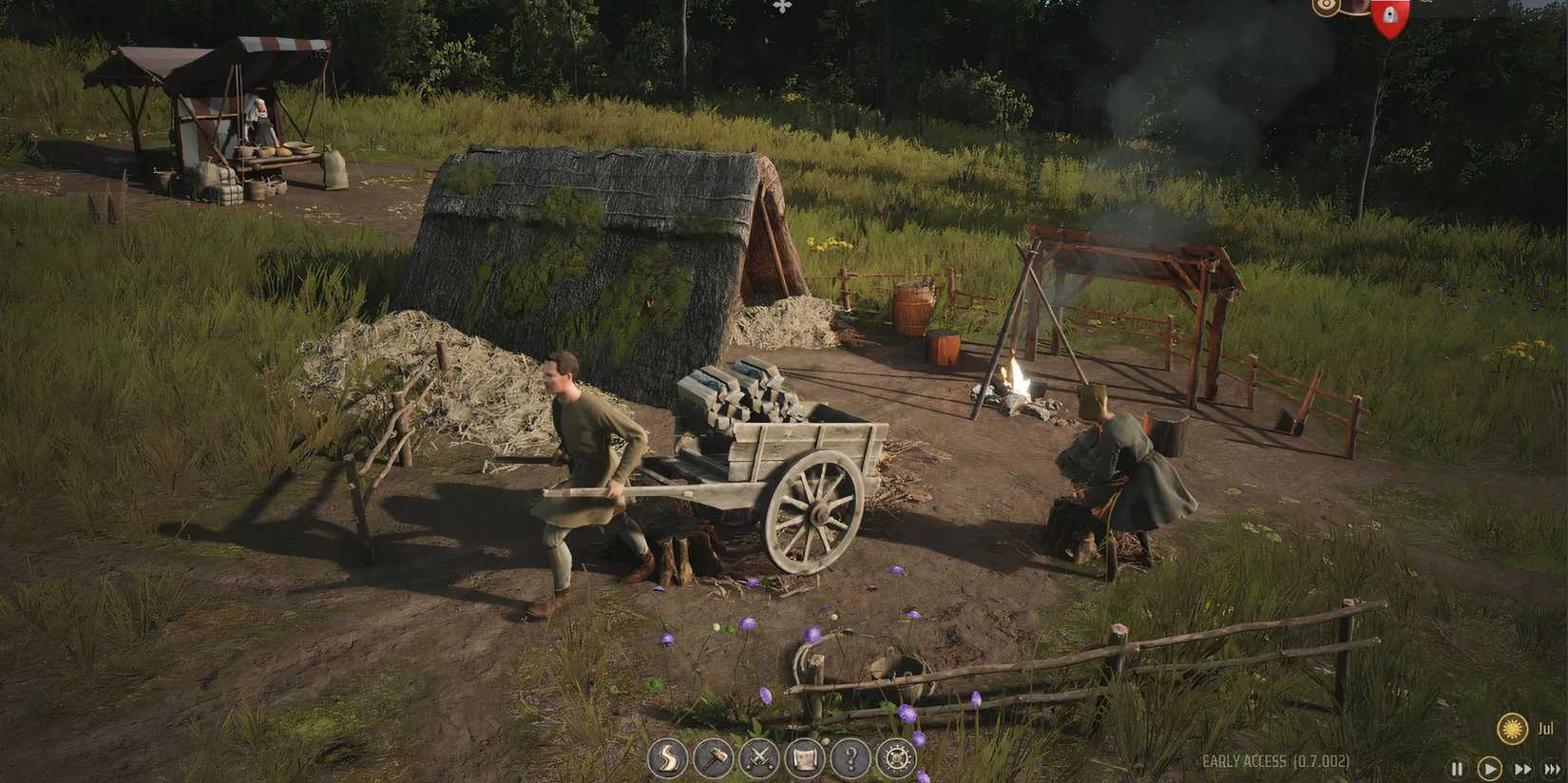Image resolution: width=1568 pixels, height=783 pixels.
Task: Resume normal game speed with play button
Action: click(x=1488, y=768)
